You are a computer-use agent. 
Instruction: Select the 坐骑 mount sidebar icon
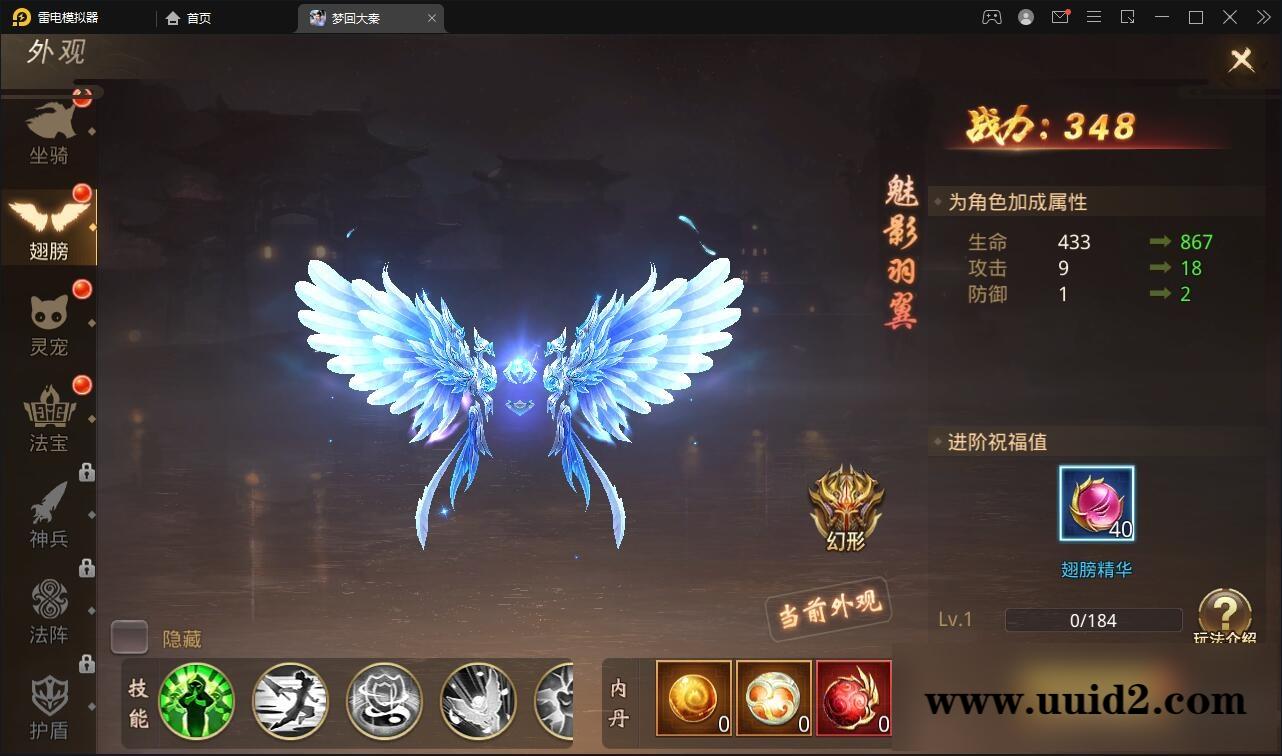[48, 130]
